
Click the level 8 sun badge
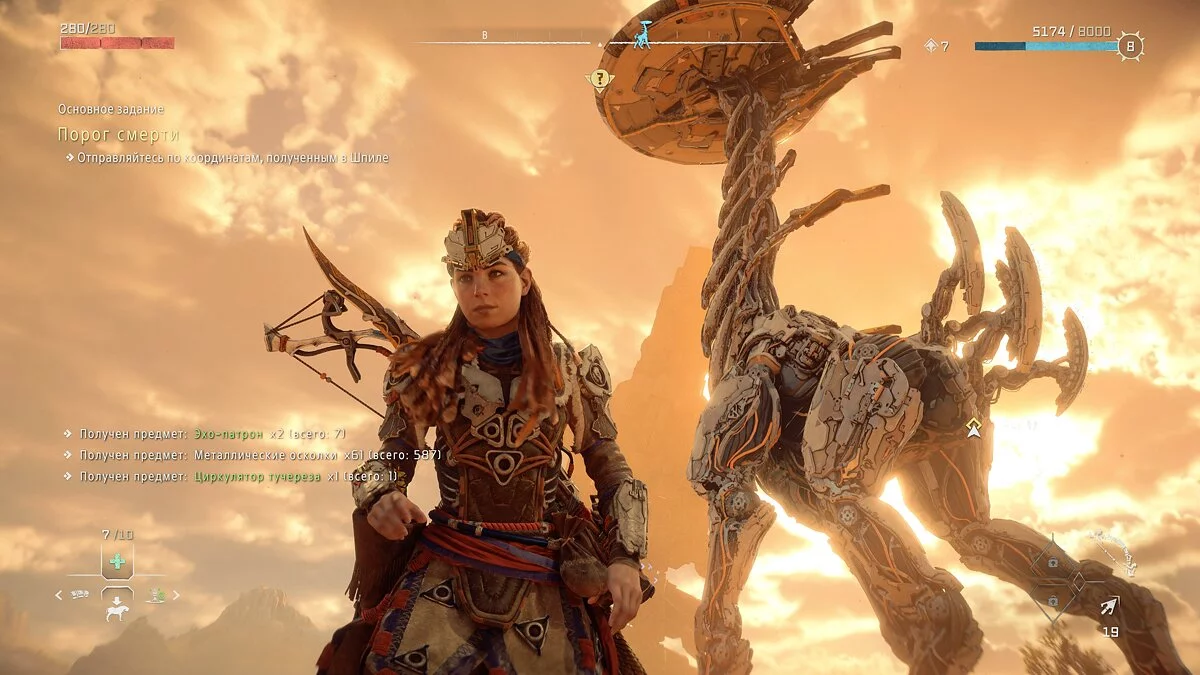pos(1131,45)
